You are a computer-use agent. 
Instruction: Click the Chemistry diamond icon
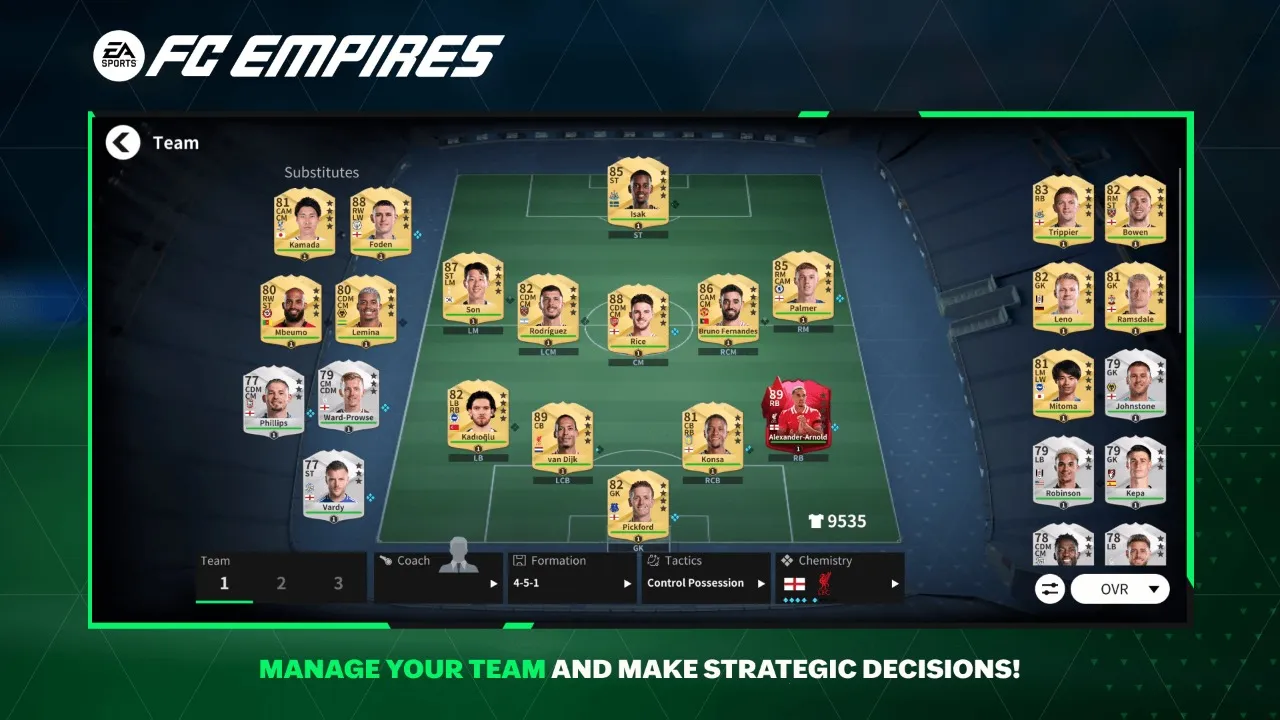click(x=786, y=560)
